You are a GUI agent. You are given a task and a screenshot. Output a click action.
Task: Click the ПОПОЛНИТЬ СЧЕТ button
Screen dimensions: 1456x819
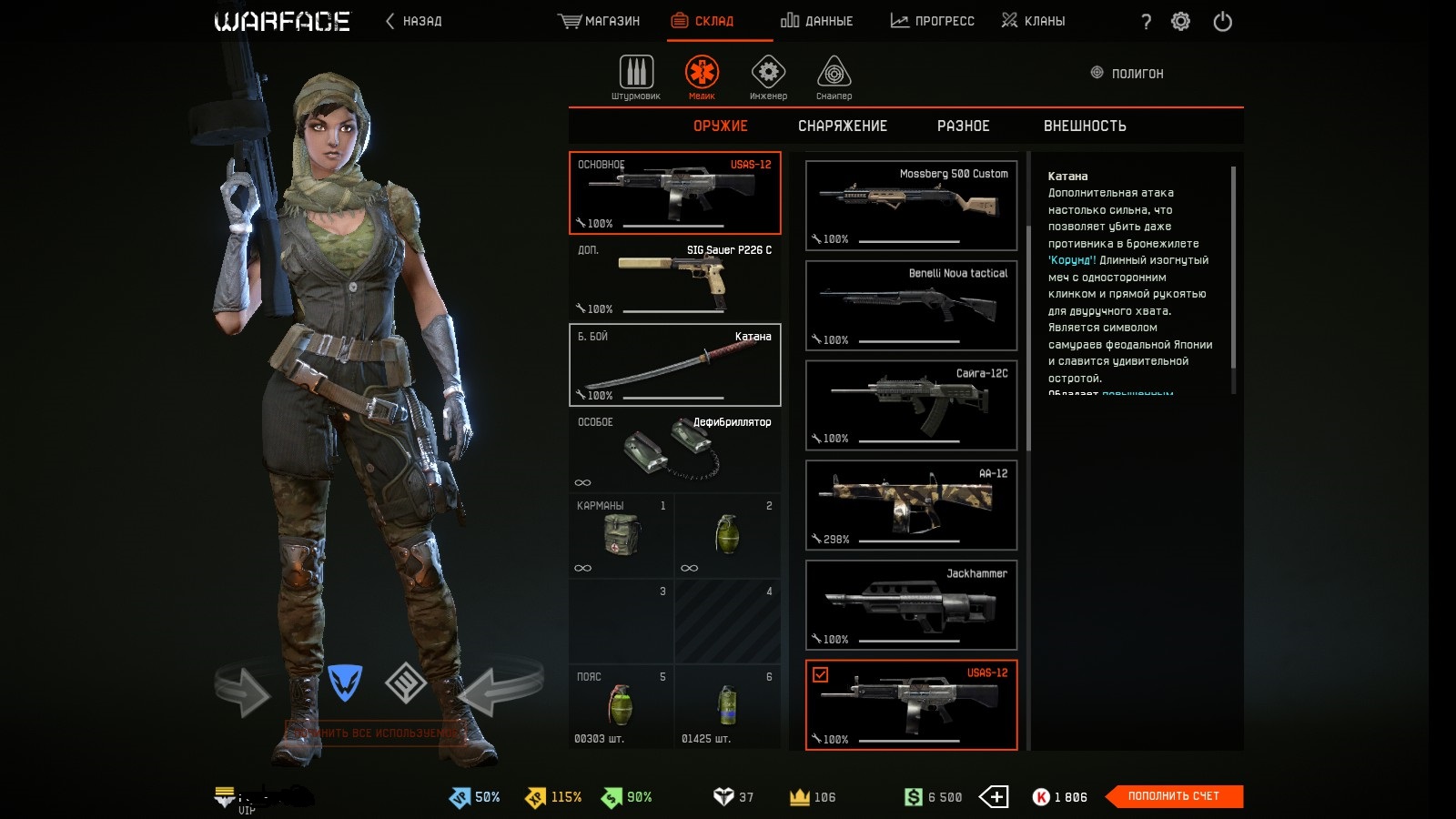1173,796
